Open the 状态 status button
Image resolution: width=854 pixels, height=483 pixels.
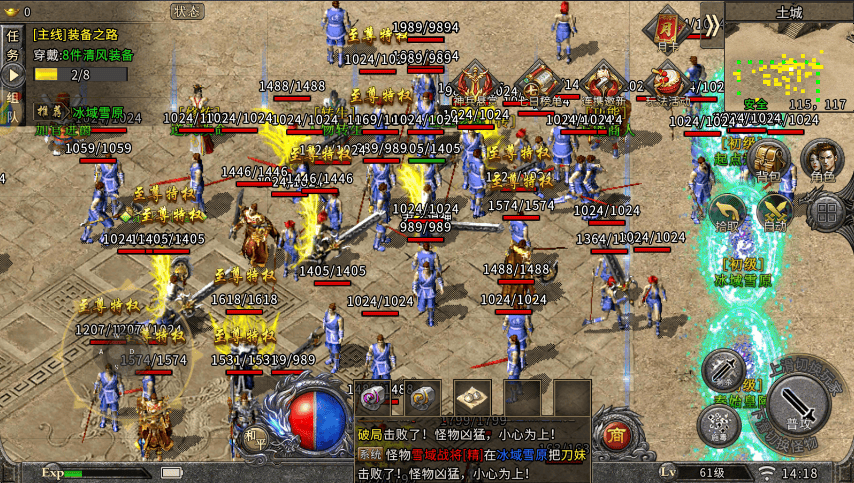pos(186,12)
